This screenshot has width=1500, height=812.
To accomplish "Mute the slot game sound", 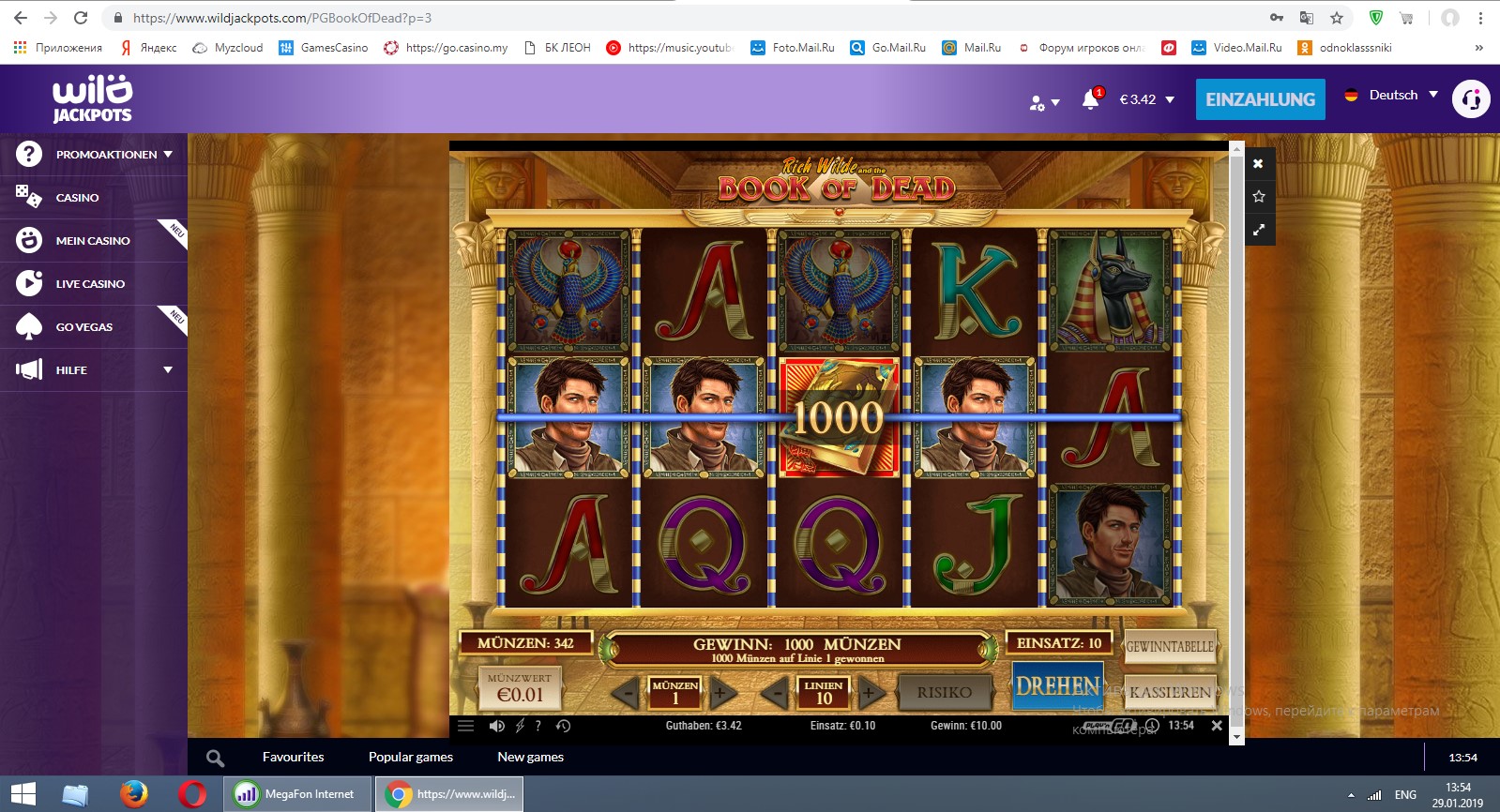I will (497, 725).
